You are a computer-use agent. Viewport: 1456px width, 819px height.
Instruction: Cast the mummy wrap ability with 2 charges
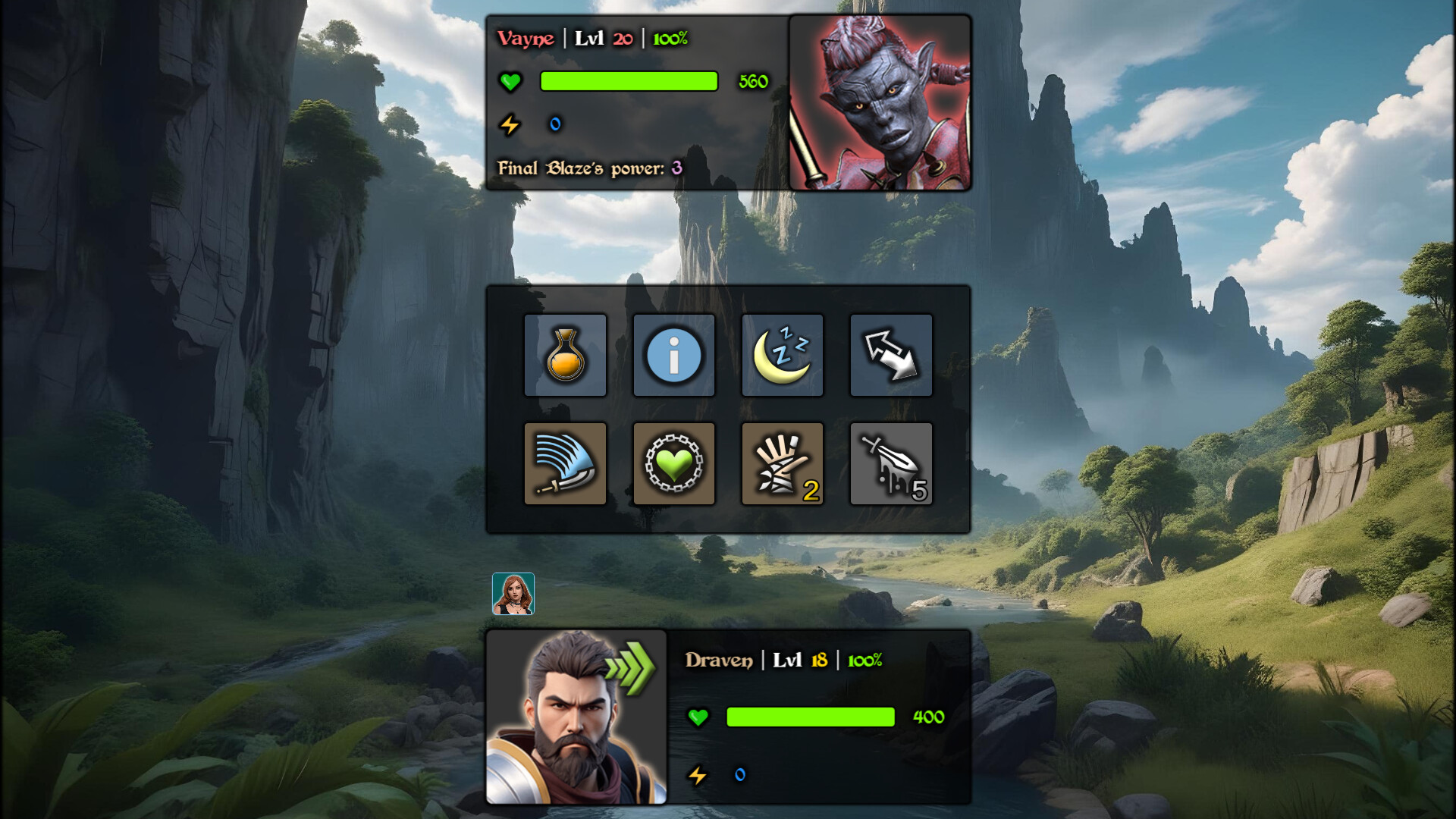[782, 463]
